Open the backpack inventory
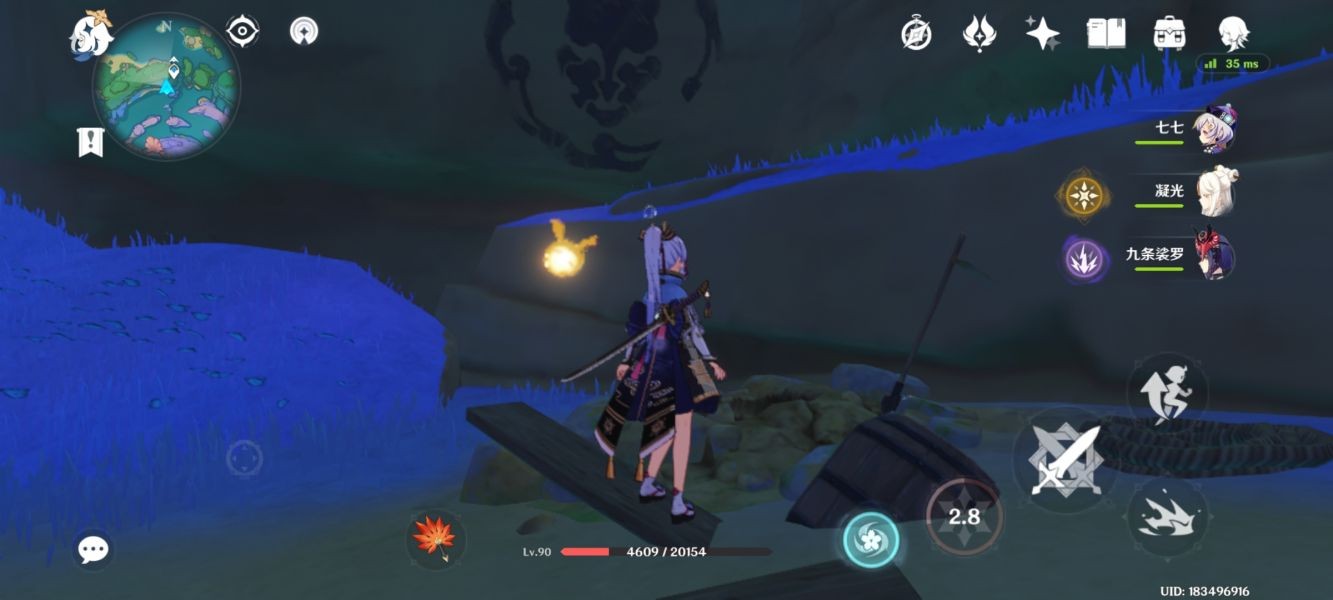Viewport: 1333px width, 600px height. click(1169, 34)
